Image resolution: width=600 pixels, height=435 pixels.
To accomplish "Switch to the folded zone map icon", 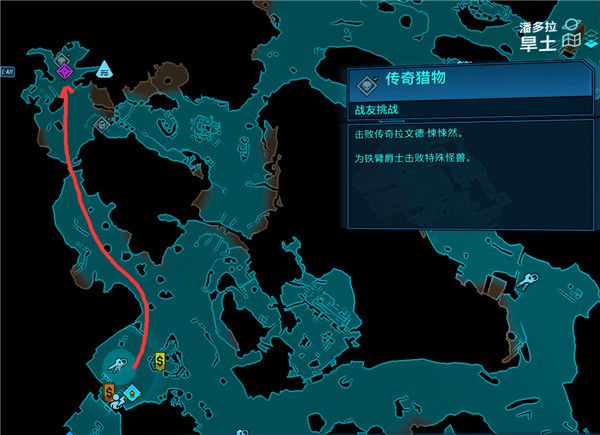I will 571,41.
